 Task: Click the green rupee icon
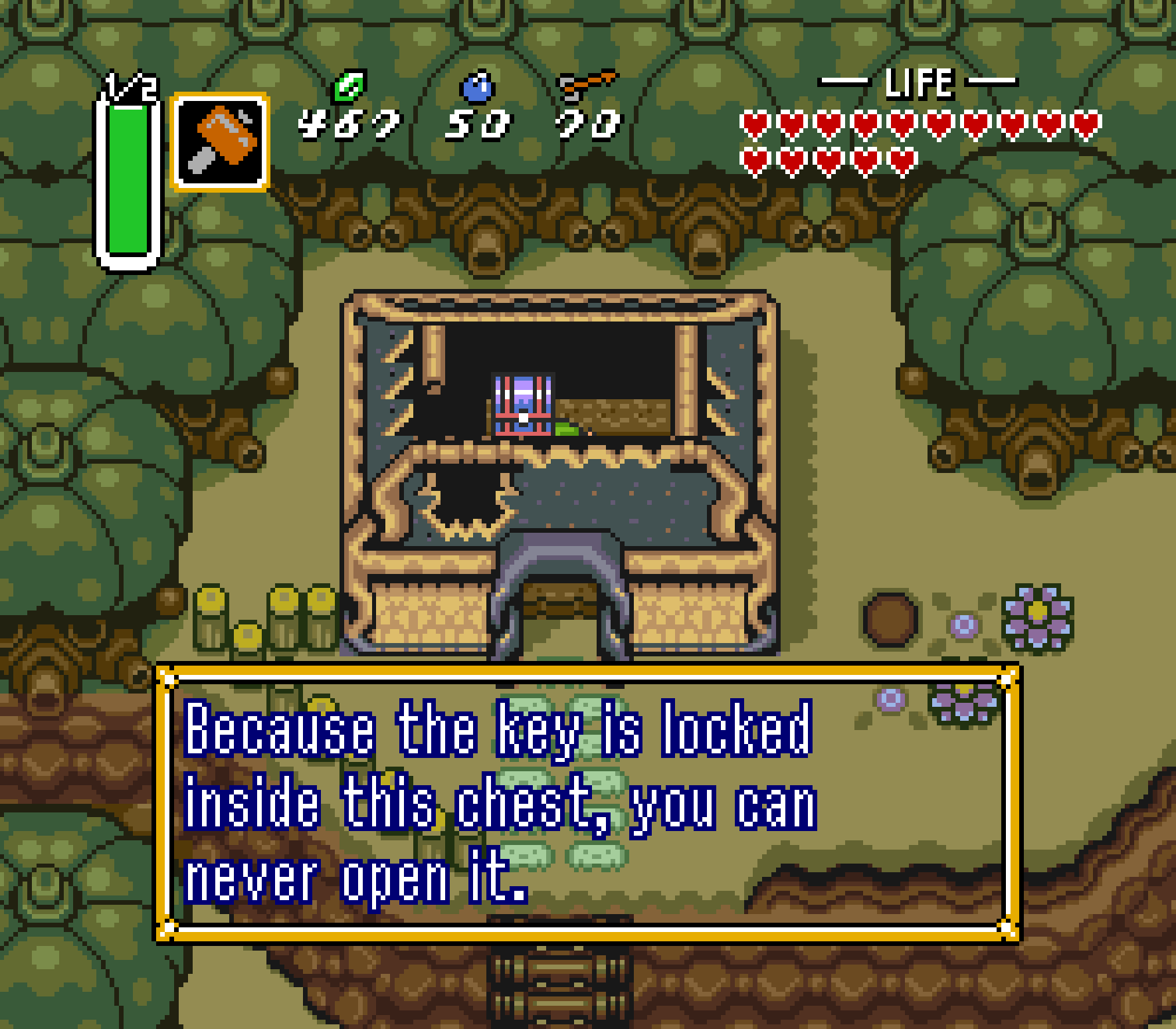click(350, 86)
